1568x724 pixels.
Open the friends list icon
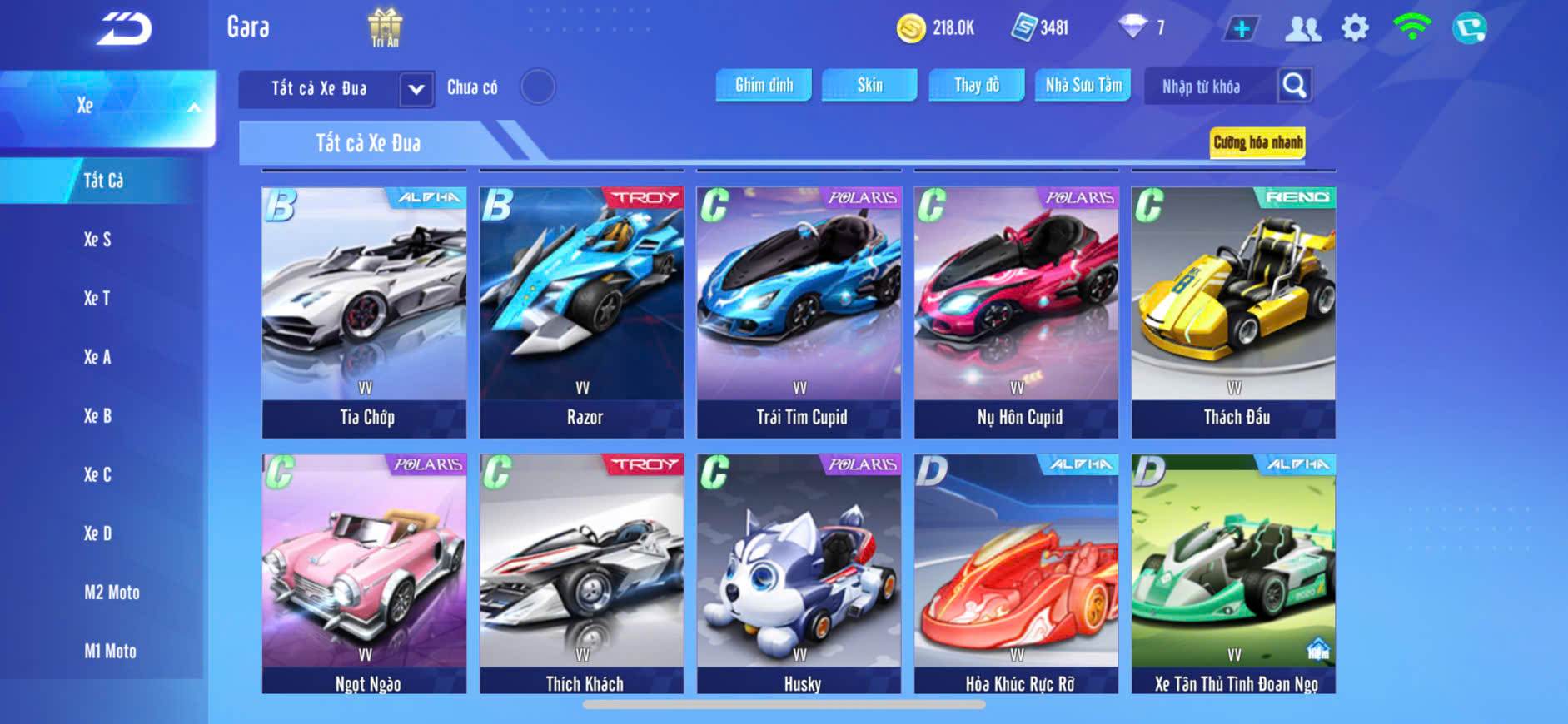click(1302, 29)
